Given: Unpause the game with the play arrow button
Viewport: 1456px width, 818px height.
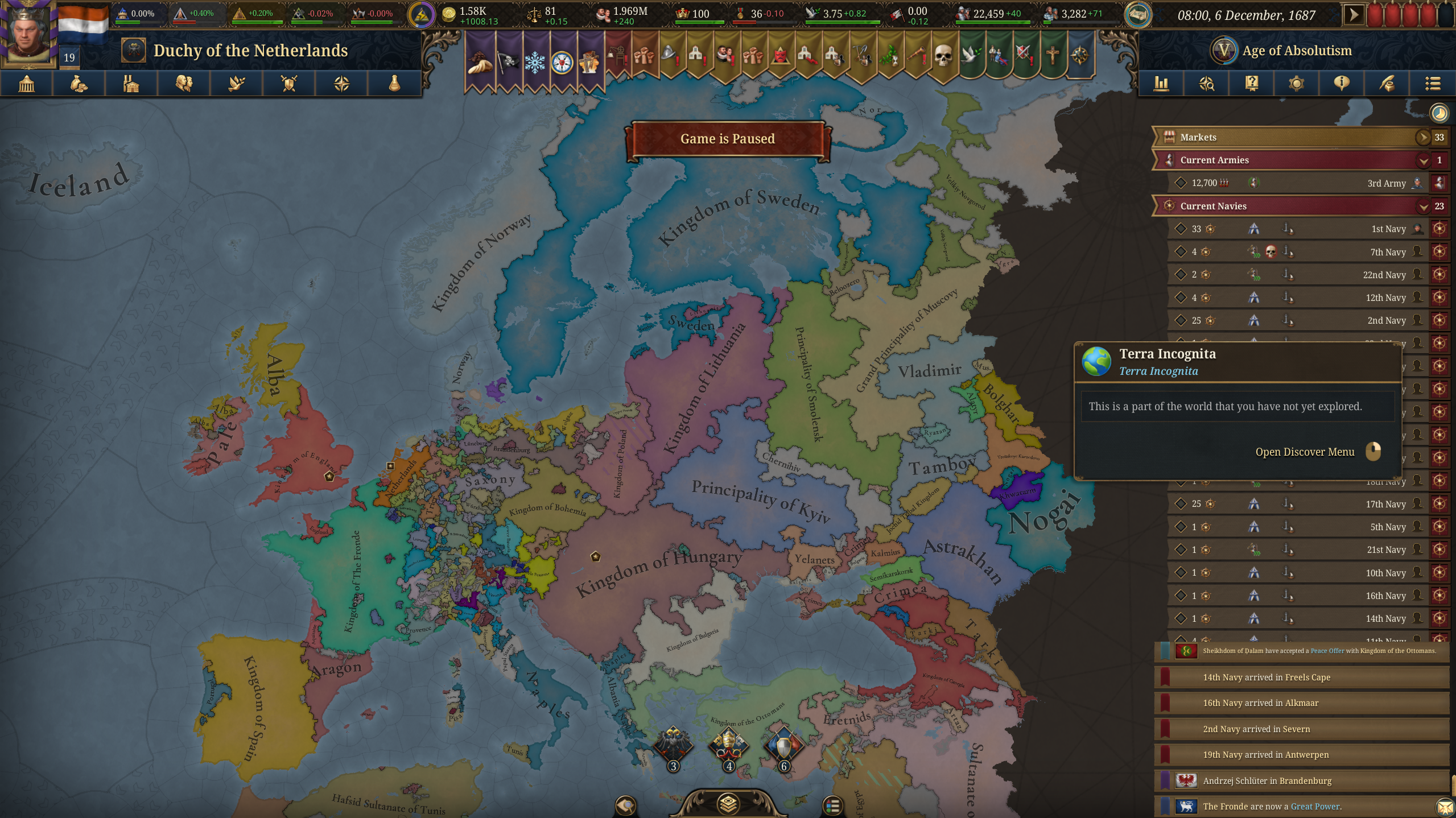Looking at the screenshot, I should pyautogui.click(x=1354, y=15).
